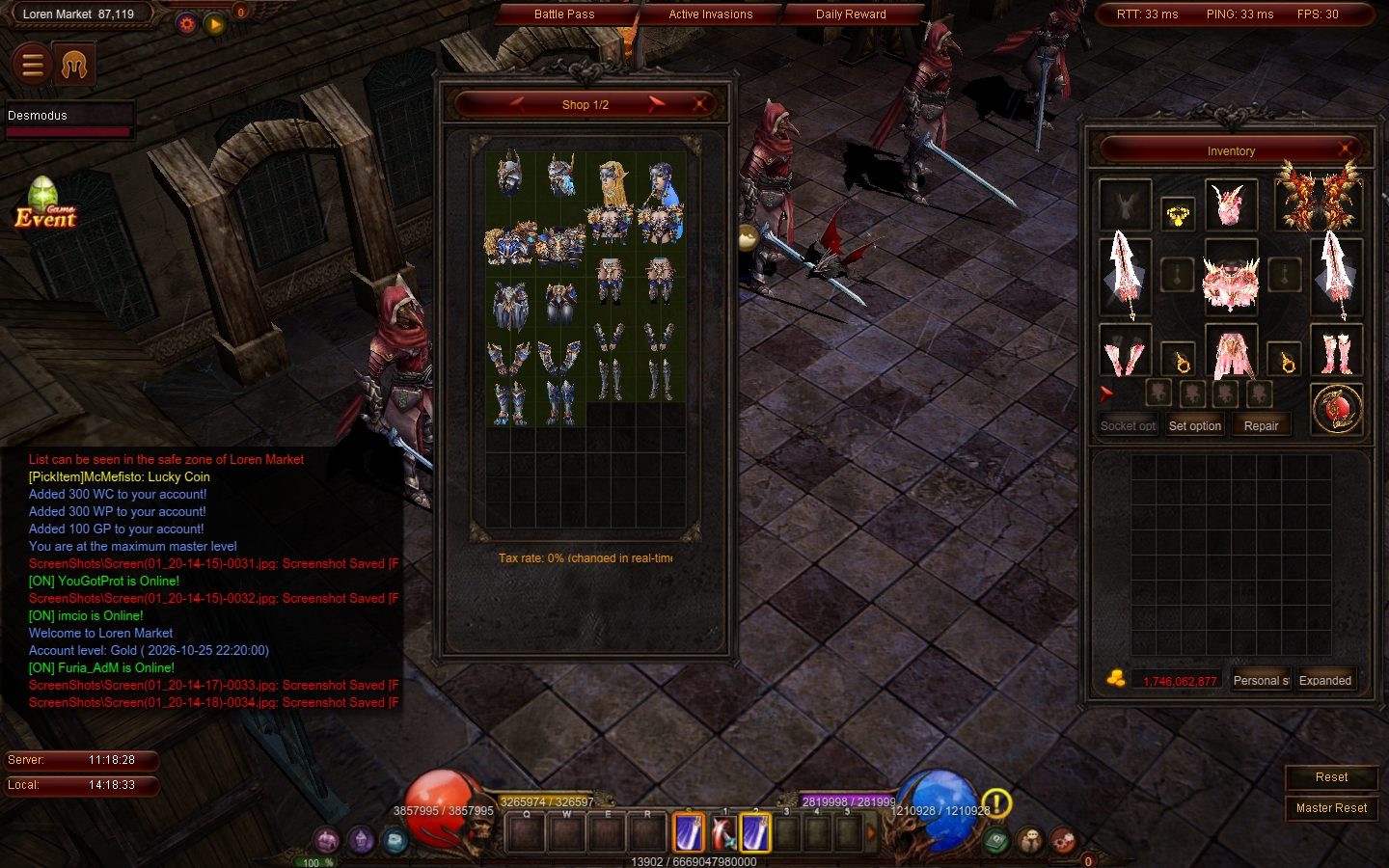This screenshot has height=868, width=1389.
Task: Click the Reset button
Action: (x=1331, y=777)
